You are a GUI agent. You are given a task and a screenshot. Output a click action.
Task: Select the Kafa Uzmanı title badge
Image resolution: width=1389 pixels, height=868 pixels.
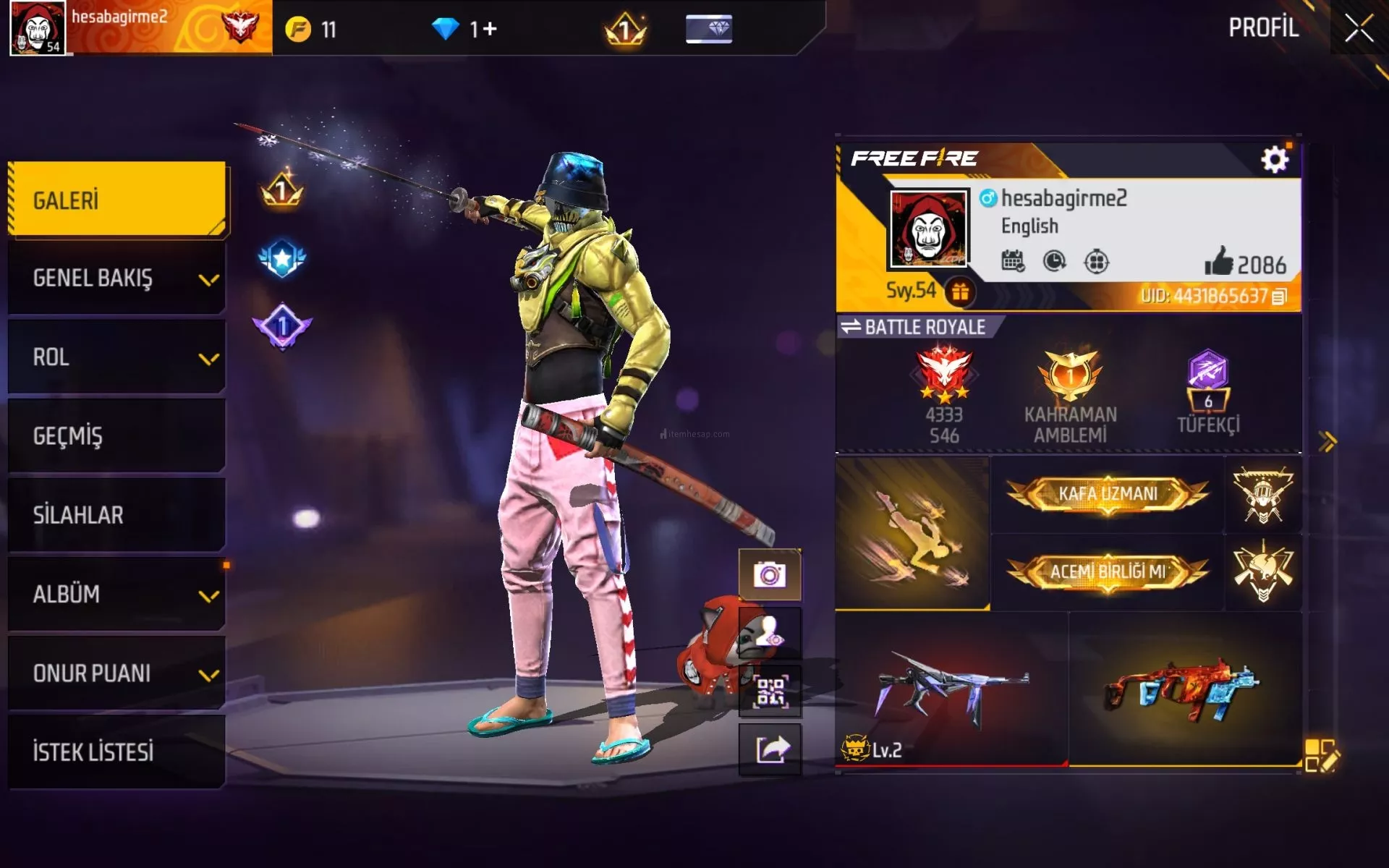click(x=1108, y=494)
